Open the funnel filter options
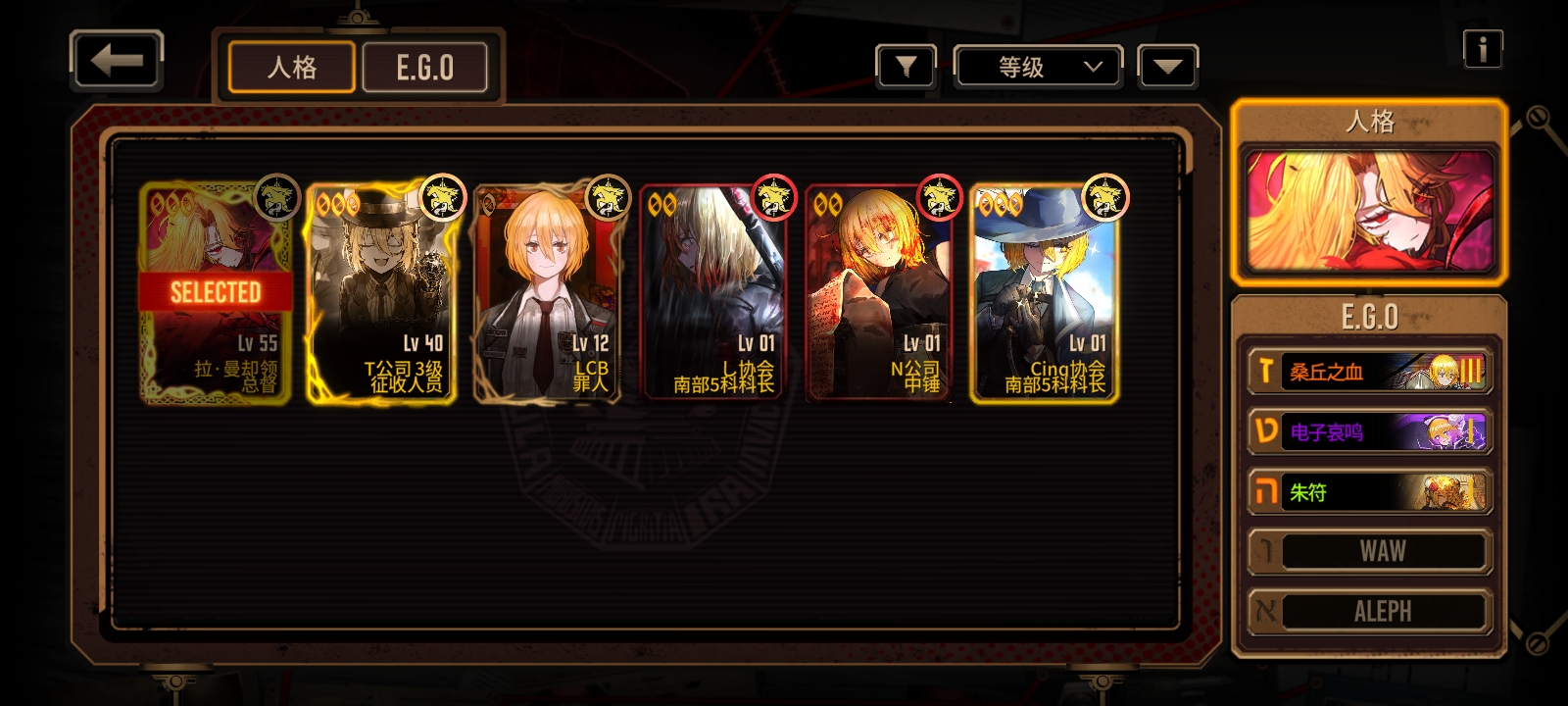The height and width of the screenshot is (706, 1568). 906,67
